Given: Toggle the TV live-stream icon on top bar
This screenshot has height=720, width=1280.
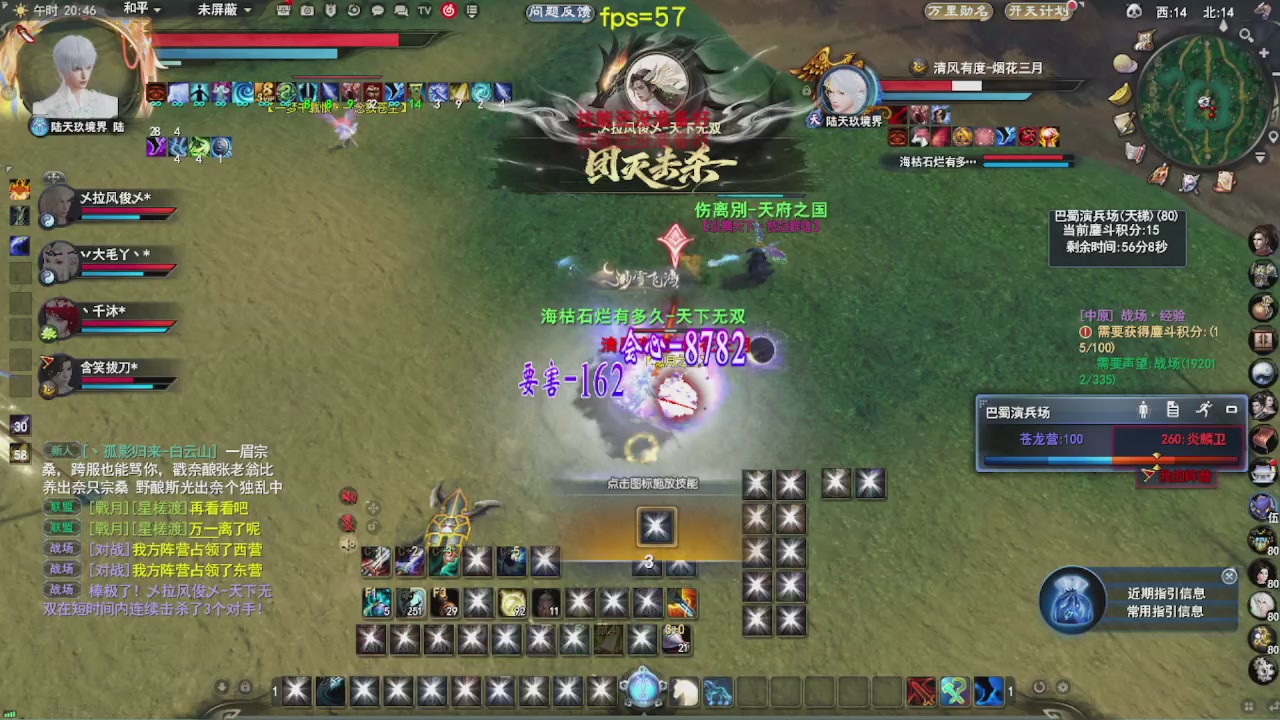Looking at the screenshot, I should [x=423, y=10].
